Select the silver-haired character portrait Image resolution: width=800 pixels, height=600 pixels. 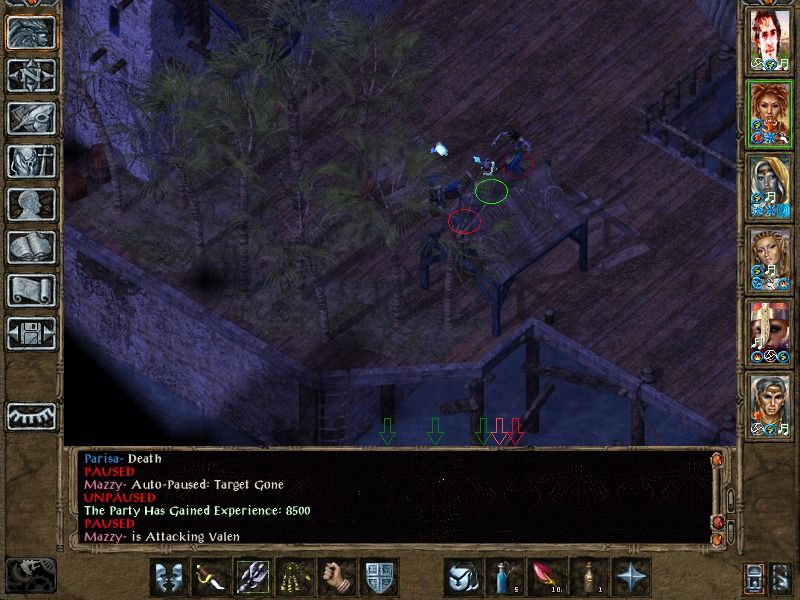769,403
